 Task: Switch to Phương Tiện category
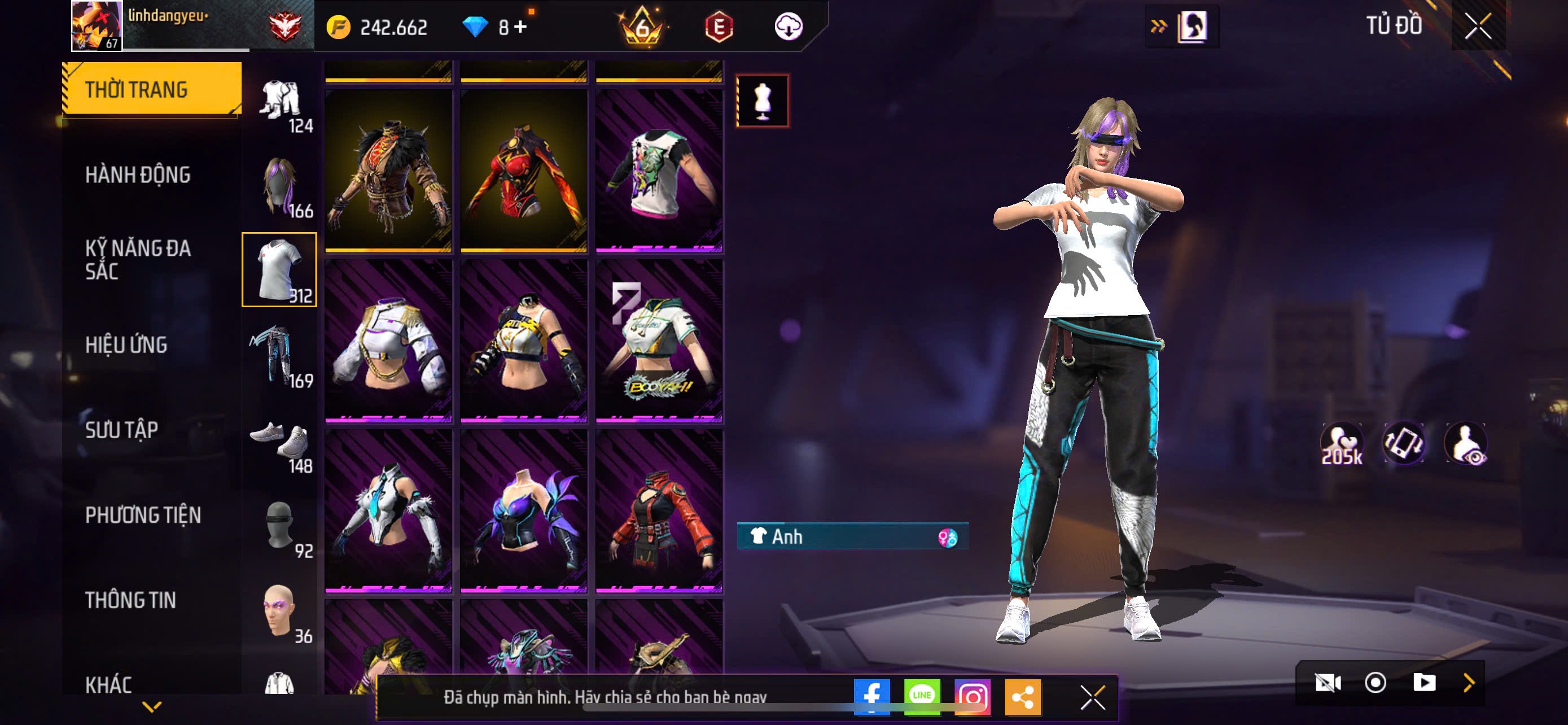pyautogui.click(x=143, y=515)
